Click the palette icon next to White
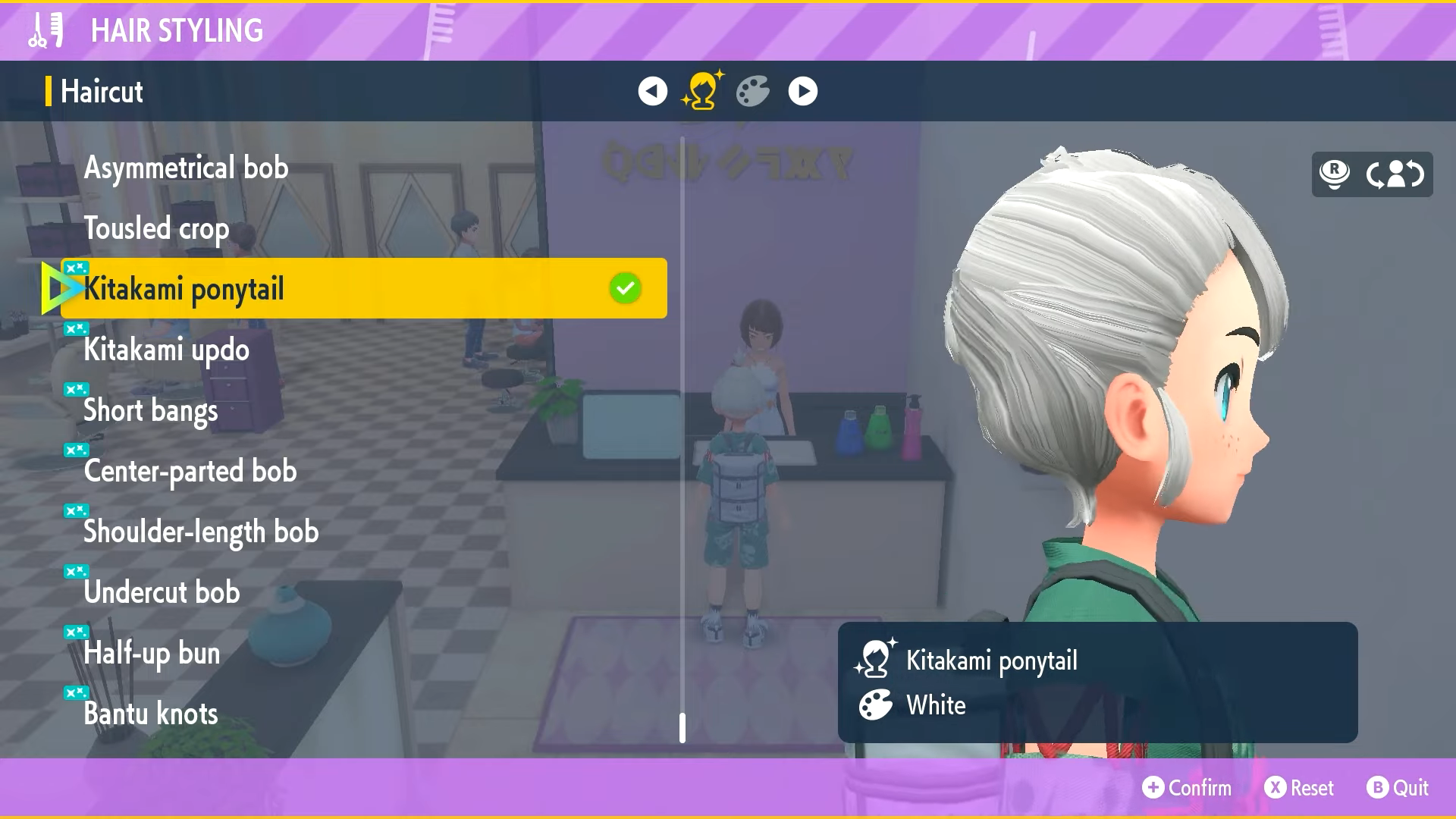 876,704
